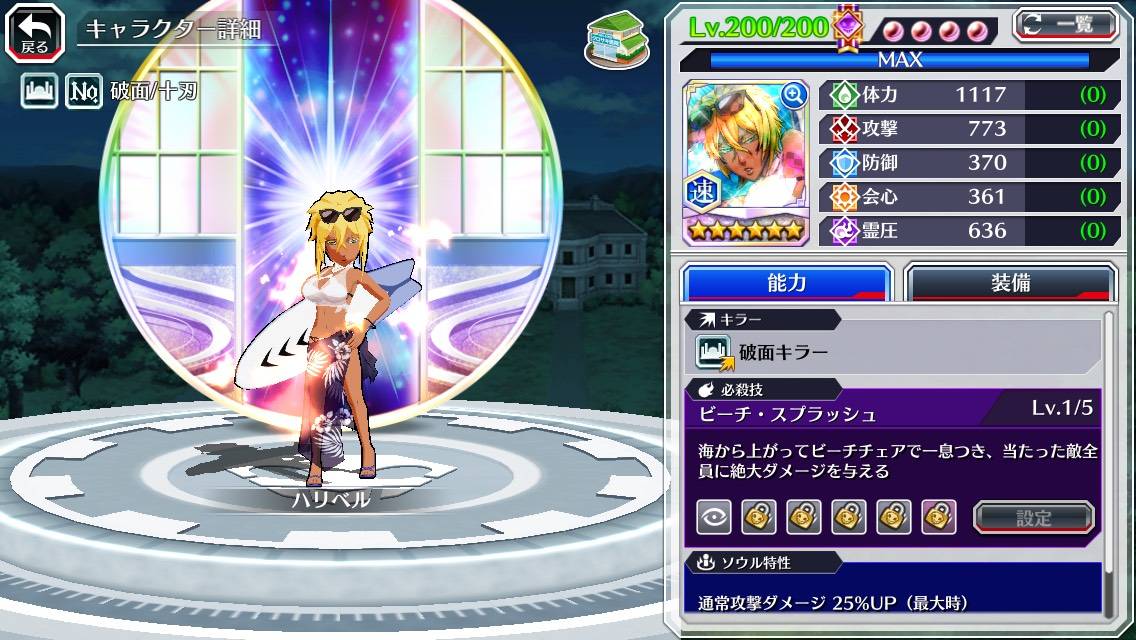Screen dimensions: 1136x640
Task: Go back with the 戻る button
Action: (35, 30)
